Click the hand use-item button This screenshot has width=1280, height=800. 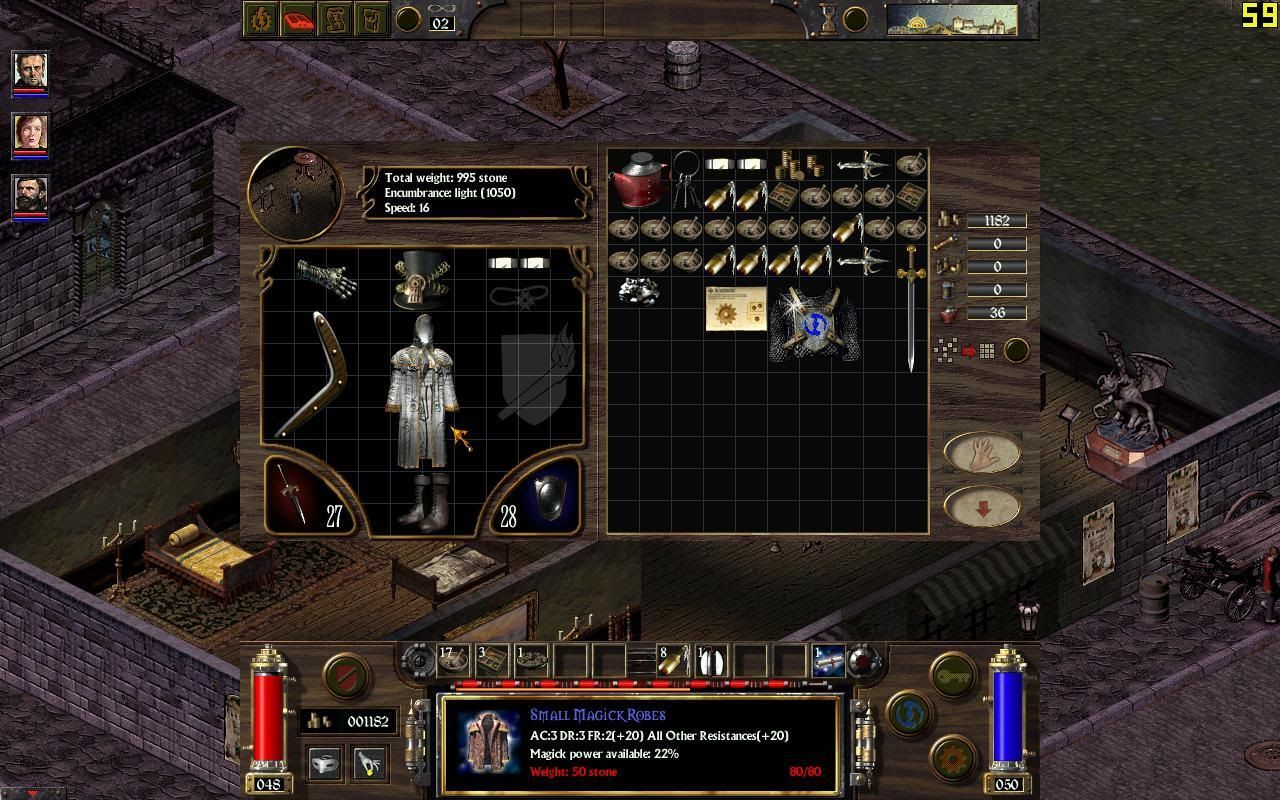[981, 452]
